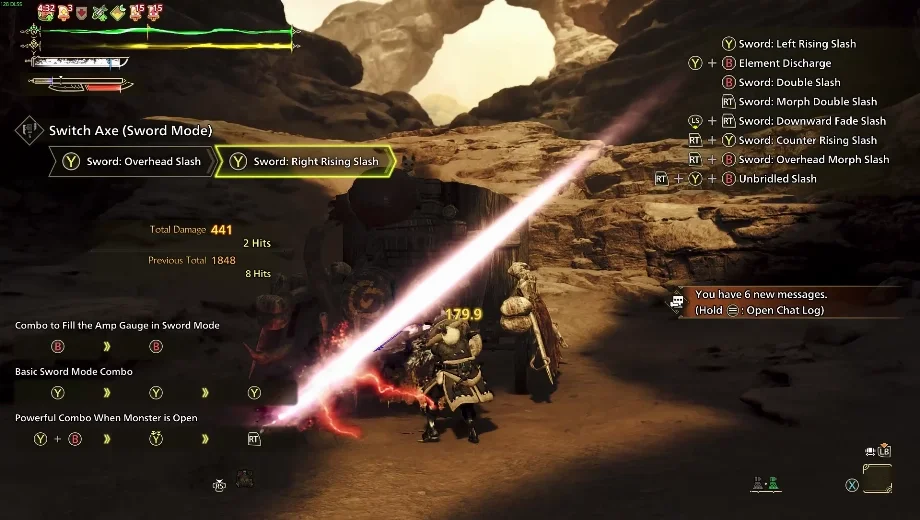Choose the Sword: Downward Fade Slash entry
Image resolution: width=920 pixels, height=520 pixels.
point(812,121)
